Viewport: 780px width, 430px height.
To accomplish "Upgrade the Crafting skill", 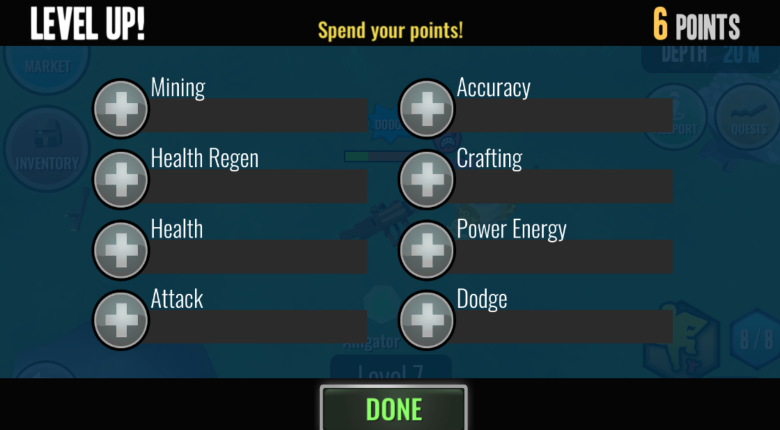I will 427,179.
